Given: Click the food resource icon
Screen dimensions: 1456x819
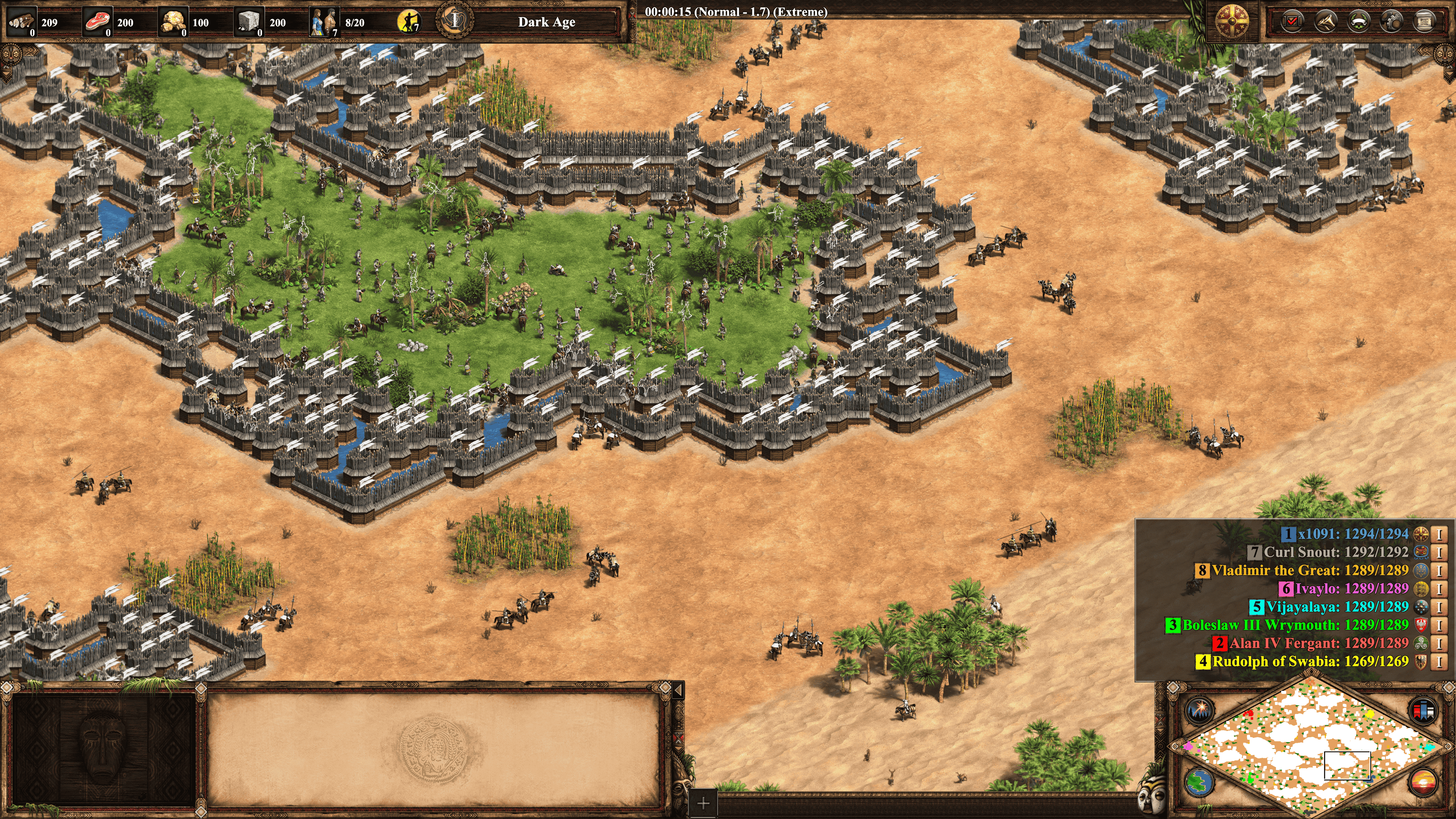Looking at the screenshot, I should [x=98, y=22].
